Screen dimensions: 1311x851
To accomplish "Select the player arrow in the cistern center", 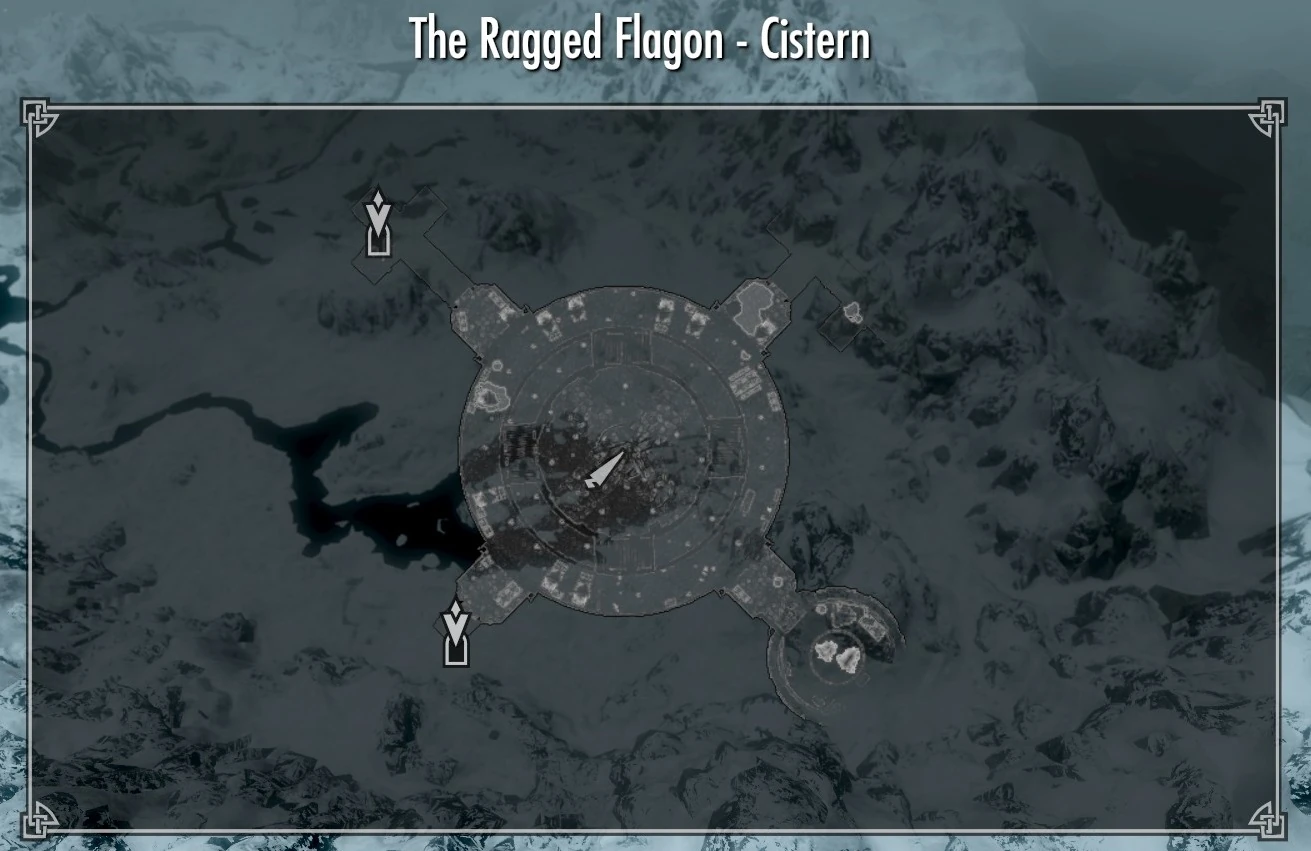I will pyautogui.click(x=605, y=467).
